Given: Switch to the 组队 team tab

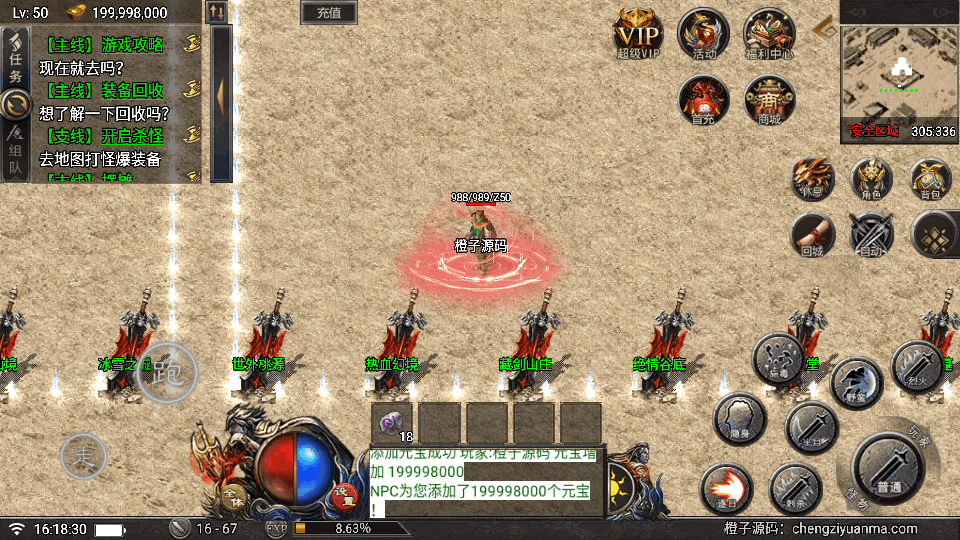Looking at the screenshot, I should [x=15, y=155].
